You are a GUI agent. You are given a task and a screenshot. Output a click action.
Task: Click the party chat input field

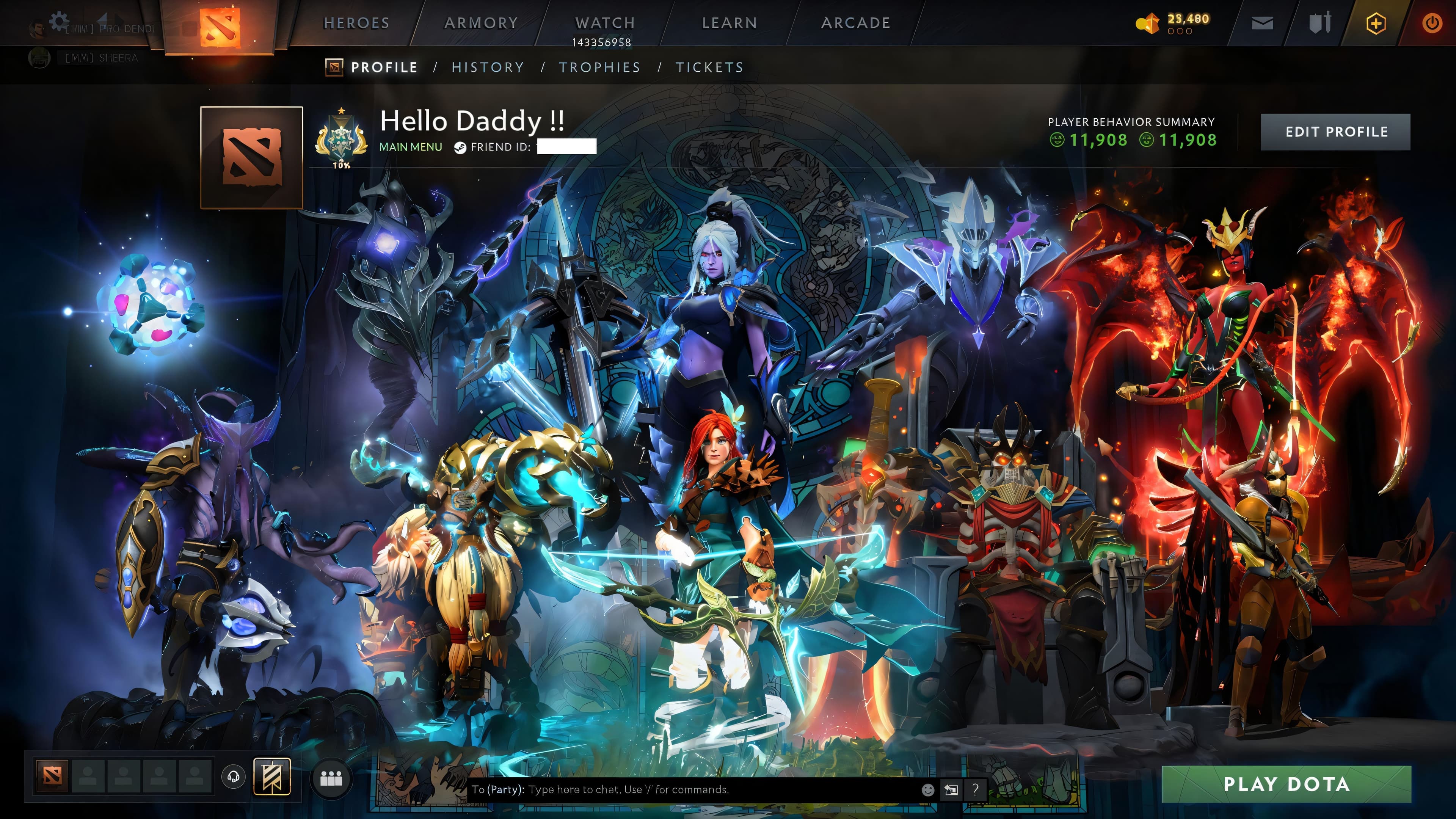(650, 789)
